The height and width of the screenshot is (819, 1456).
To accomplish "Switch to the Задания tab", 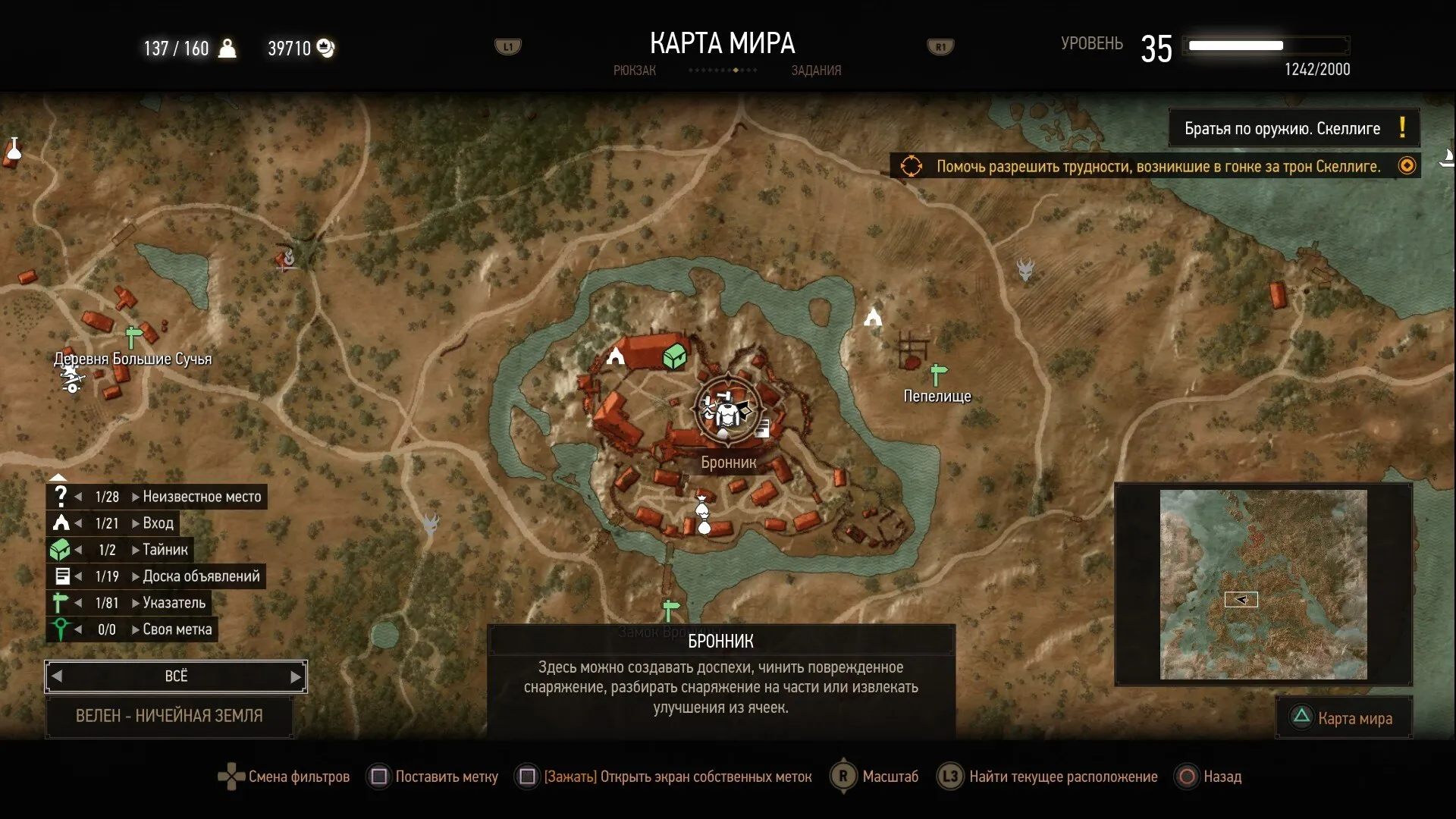I will click(x=816, y=71).
